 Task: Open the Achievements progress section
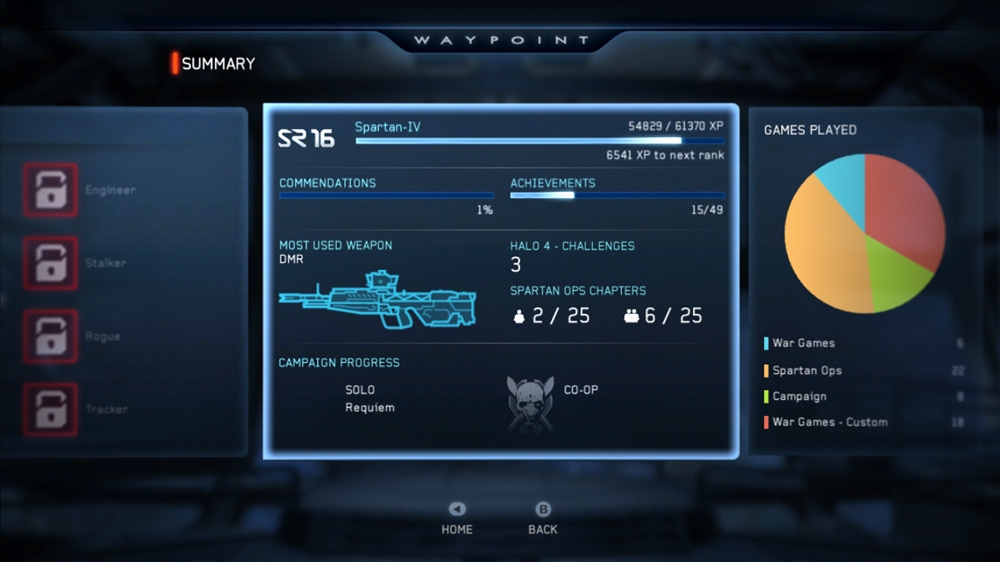tap(617, 195)
